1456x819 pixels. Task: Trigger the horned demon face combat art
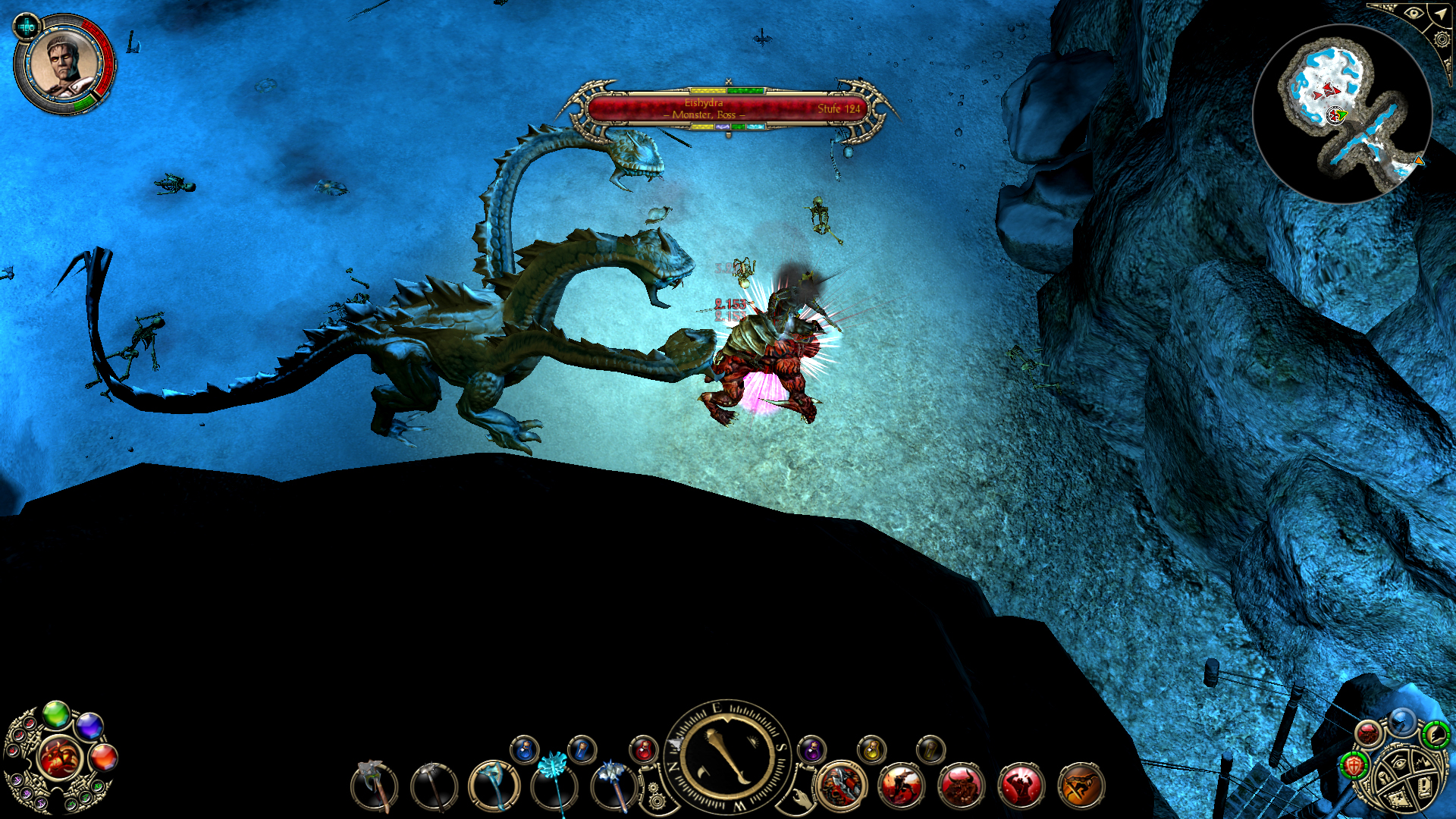962,786
